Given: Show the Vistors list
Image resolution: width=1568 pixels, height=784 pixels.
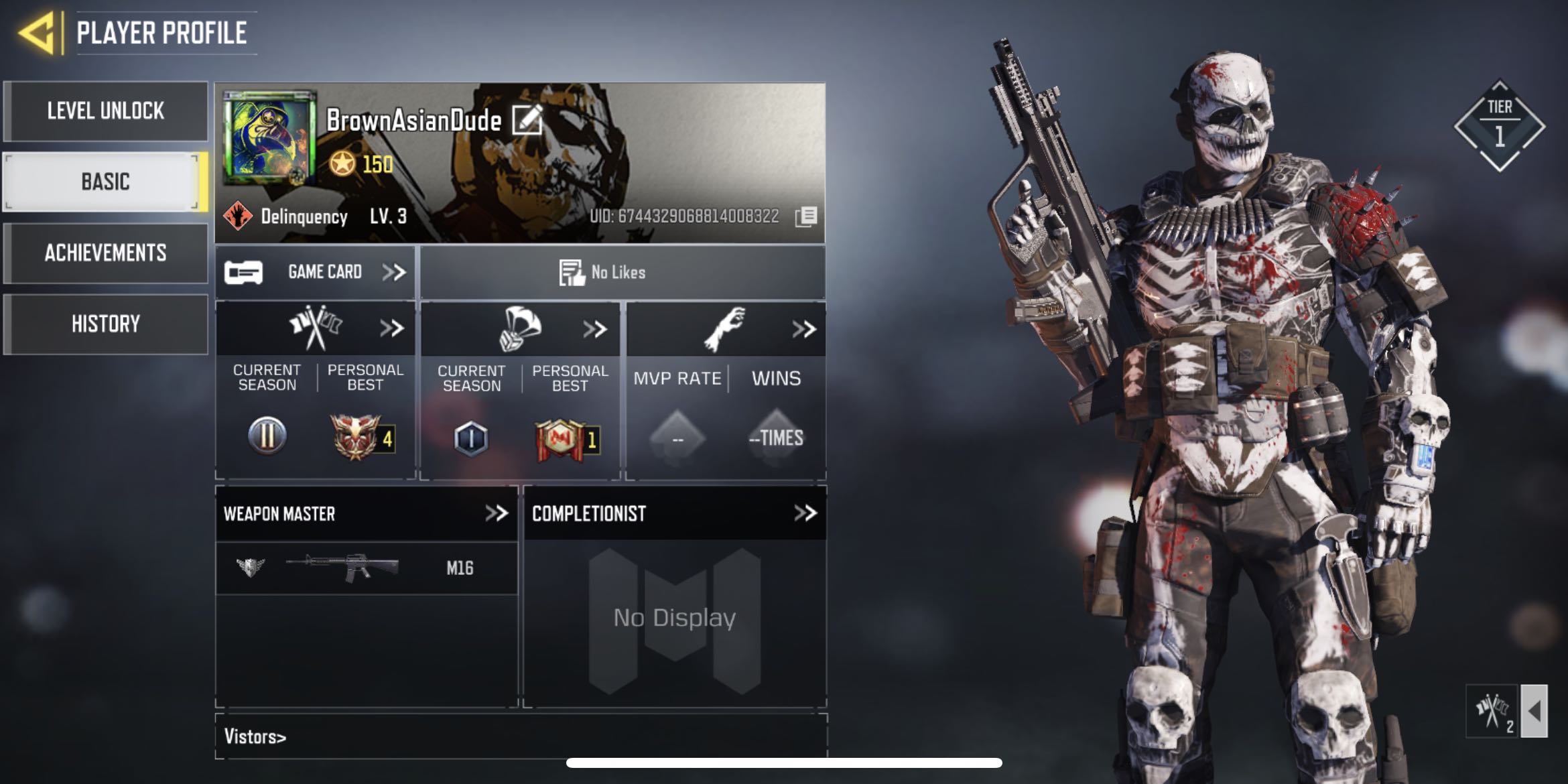Looking at the screenshot, I should pos(255,736).
